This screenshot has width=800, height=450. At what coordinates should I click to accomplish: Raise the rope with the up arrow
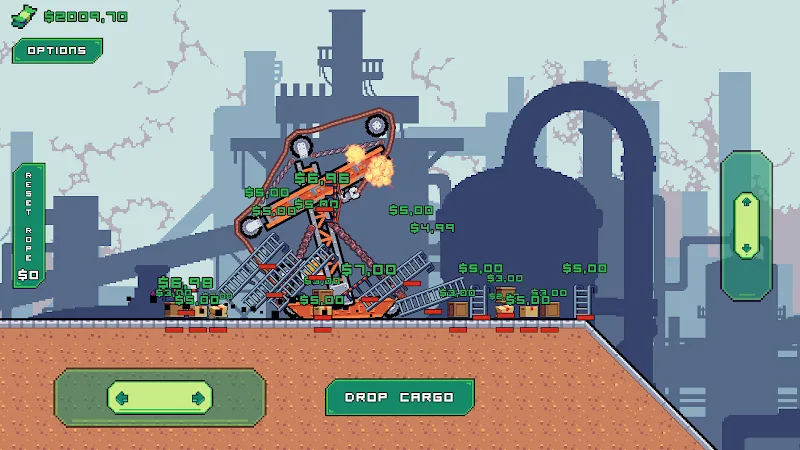pyautogui.click(x=745, y=202)
